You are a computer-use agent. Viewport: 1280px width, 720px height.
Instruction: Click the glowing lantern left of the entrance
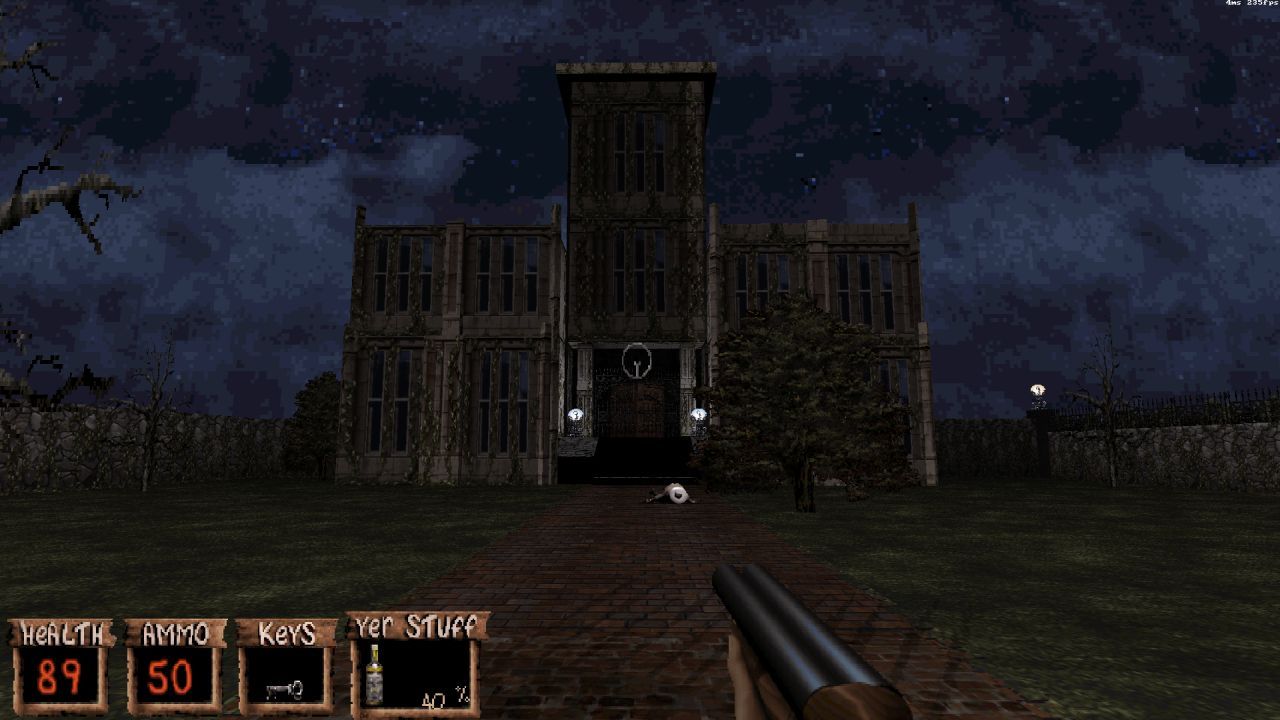(x=576, y=412)
